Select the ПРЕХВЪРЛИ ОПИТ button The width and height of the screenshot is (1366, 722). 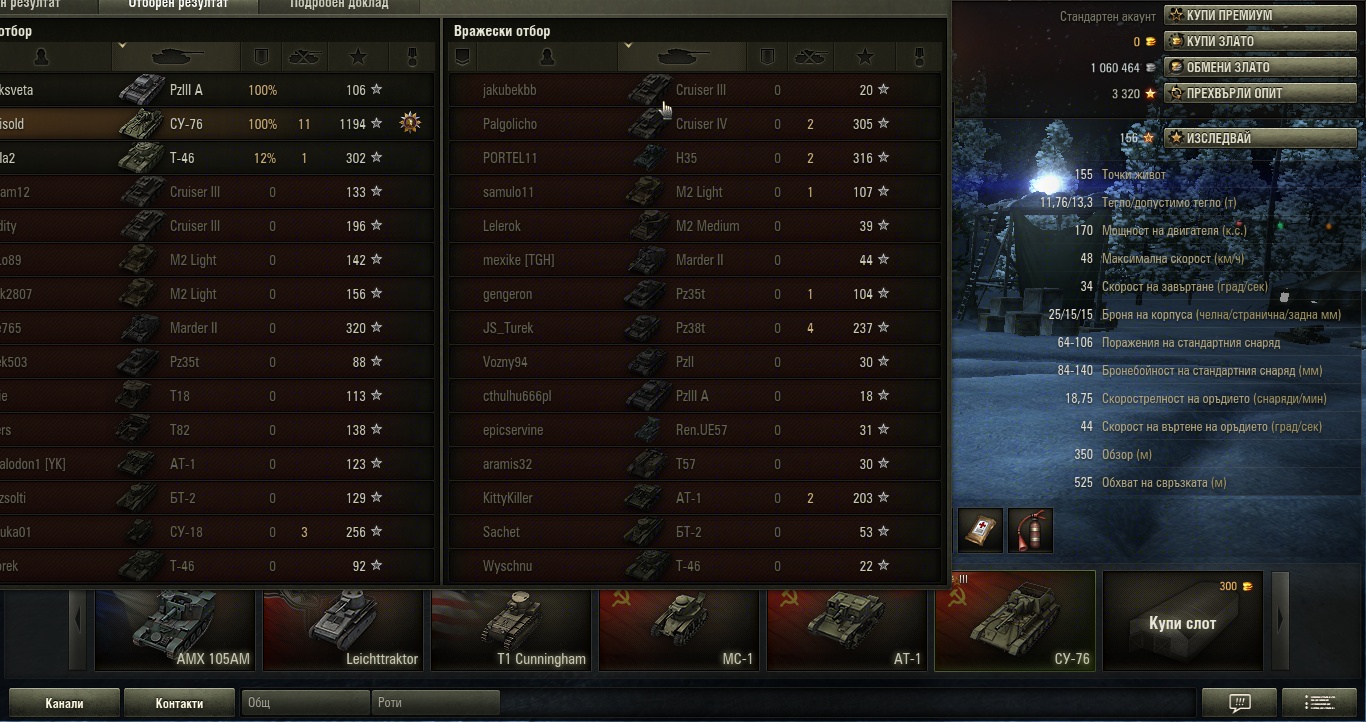tap(1246, 94)
